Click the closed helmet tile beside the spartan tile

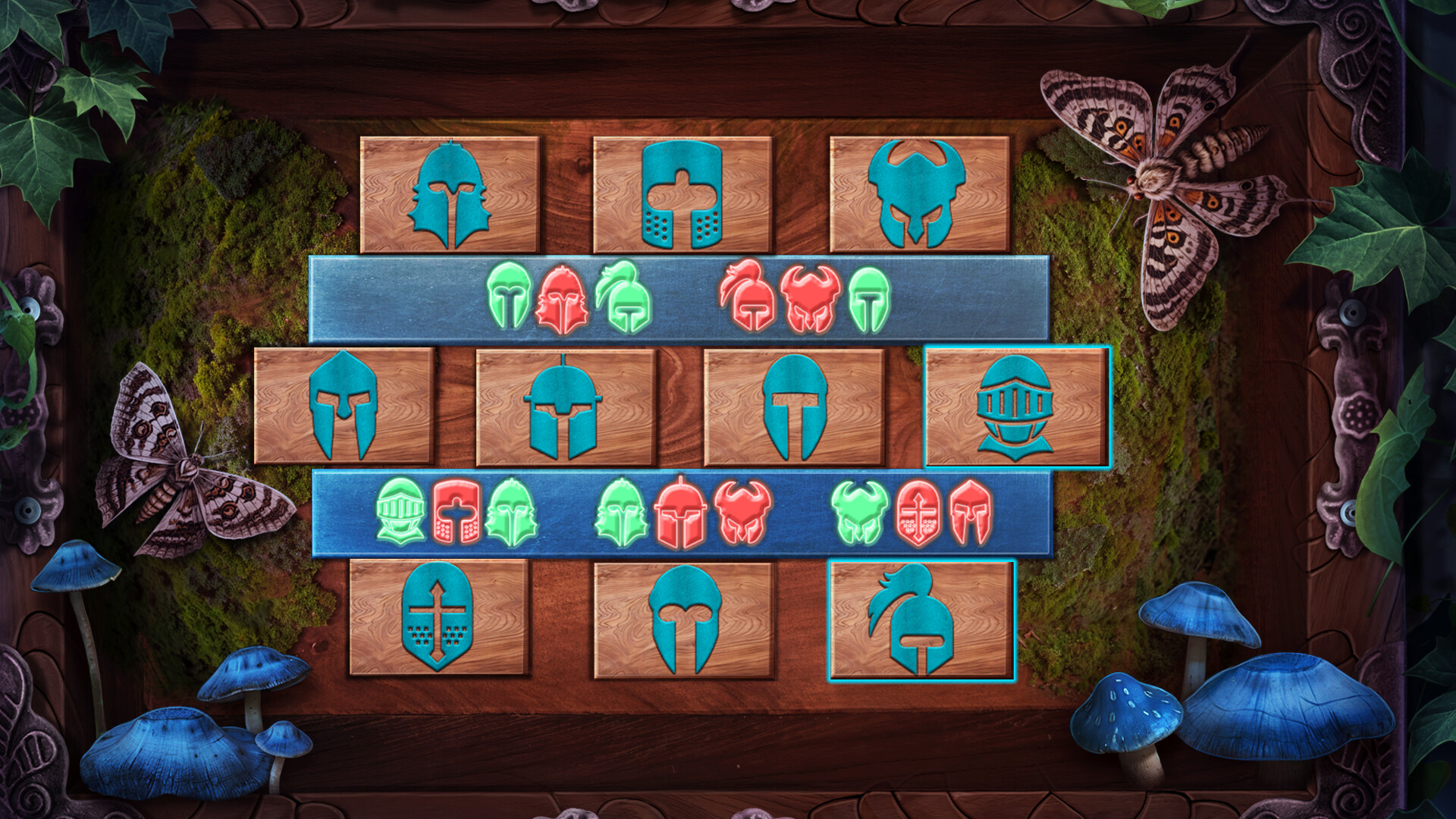[565, 409]
